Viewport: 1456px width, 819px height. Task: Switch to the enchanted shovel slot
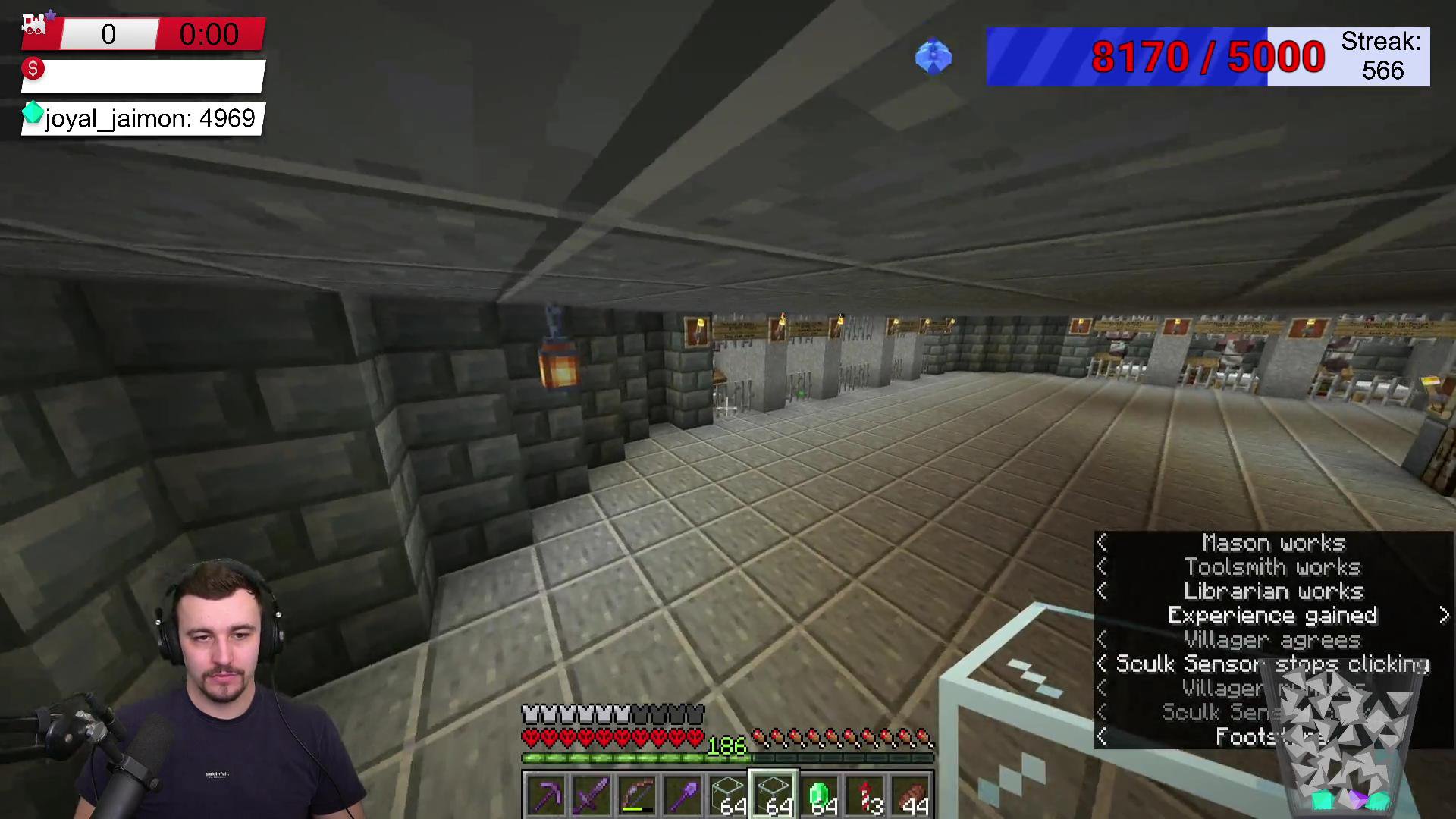(682, 795)
